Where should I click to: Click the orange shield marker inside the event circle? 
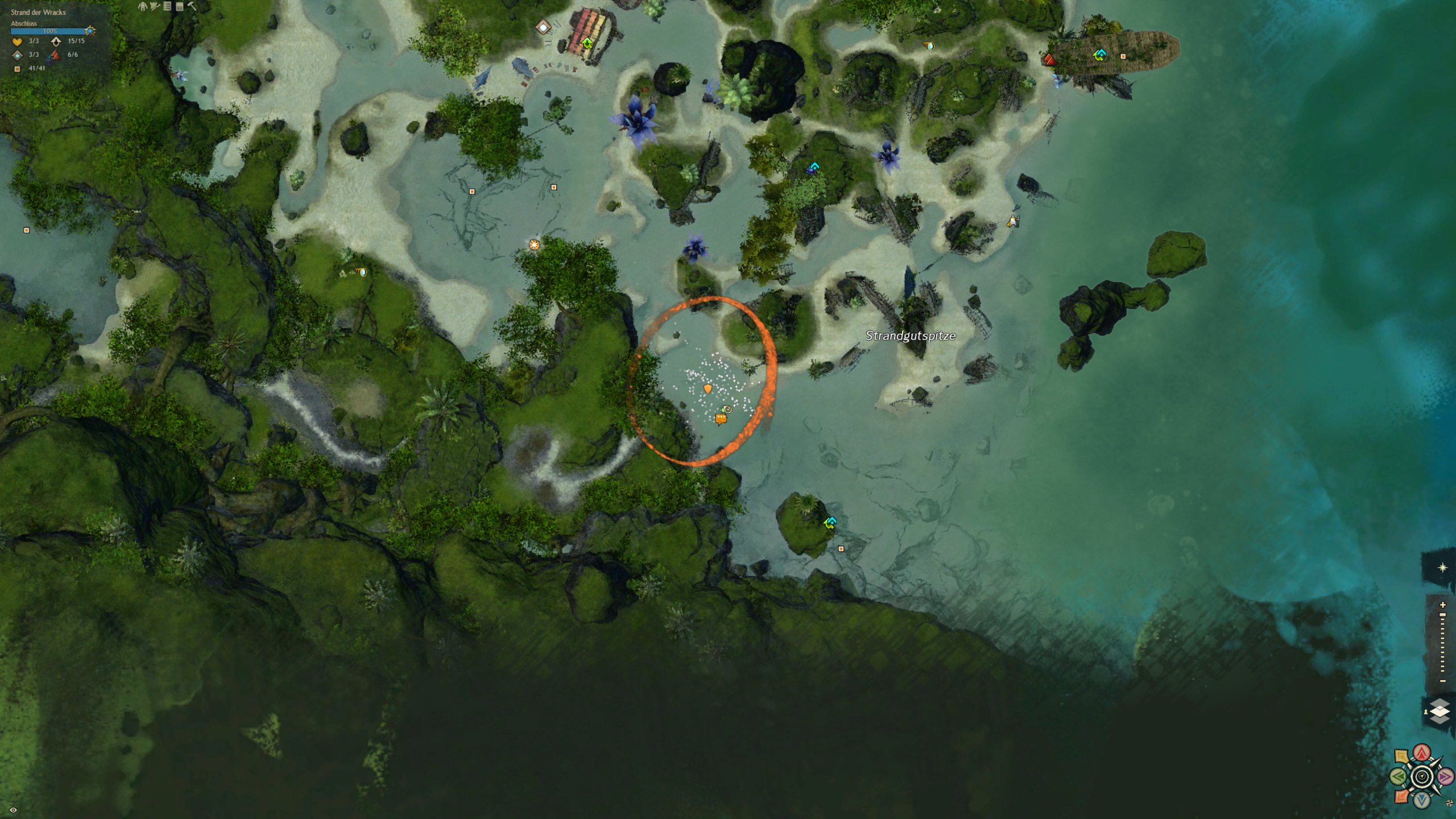[708, 389]
